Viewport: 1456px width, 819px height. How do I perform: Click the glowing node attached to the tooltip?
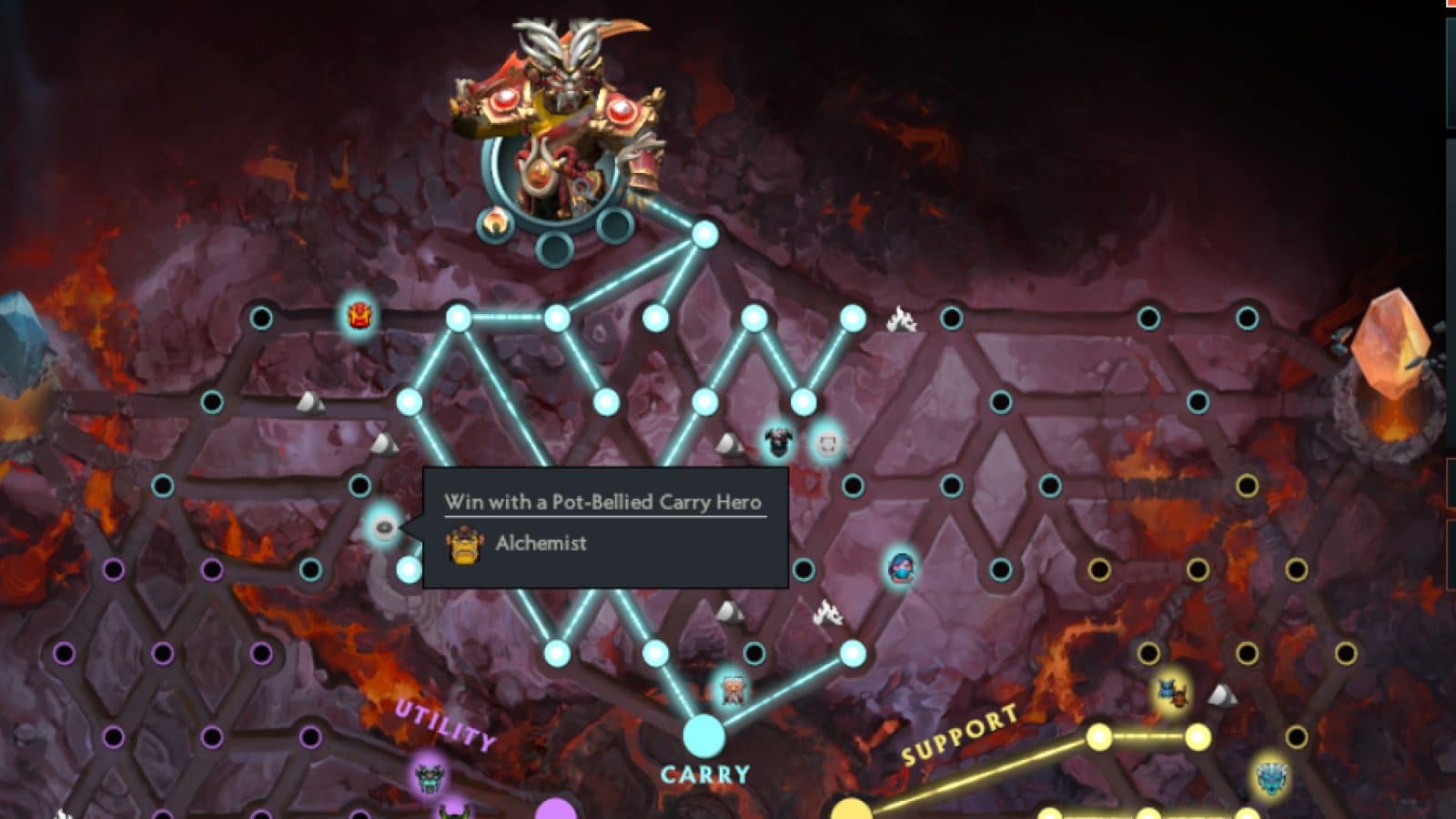pyautogui.click(x=383, y=526)
